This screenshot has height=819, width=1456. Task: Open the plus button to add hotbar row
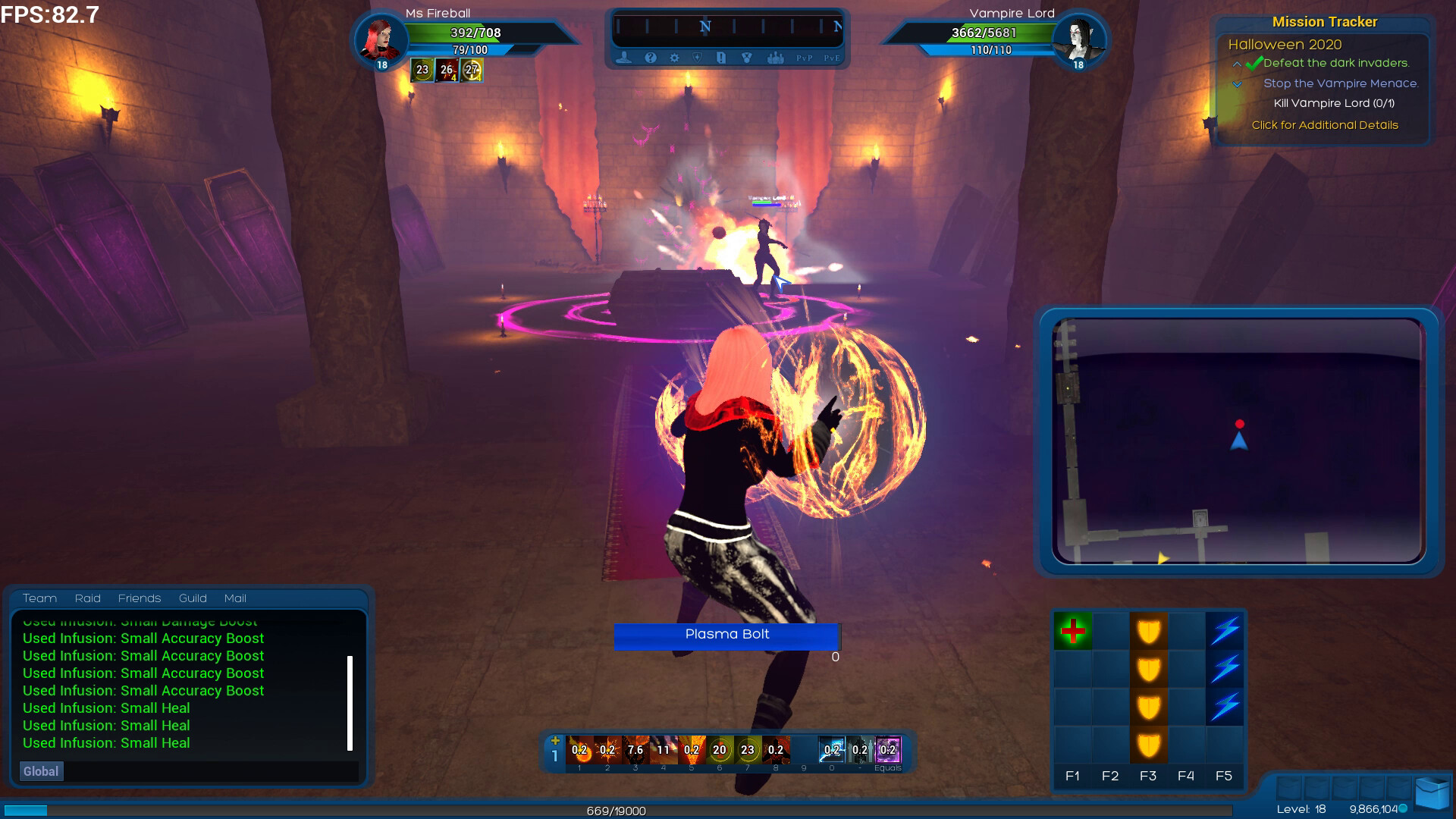(x=556, y=739)
